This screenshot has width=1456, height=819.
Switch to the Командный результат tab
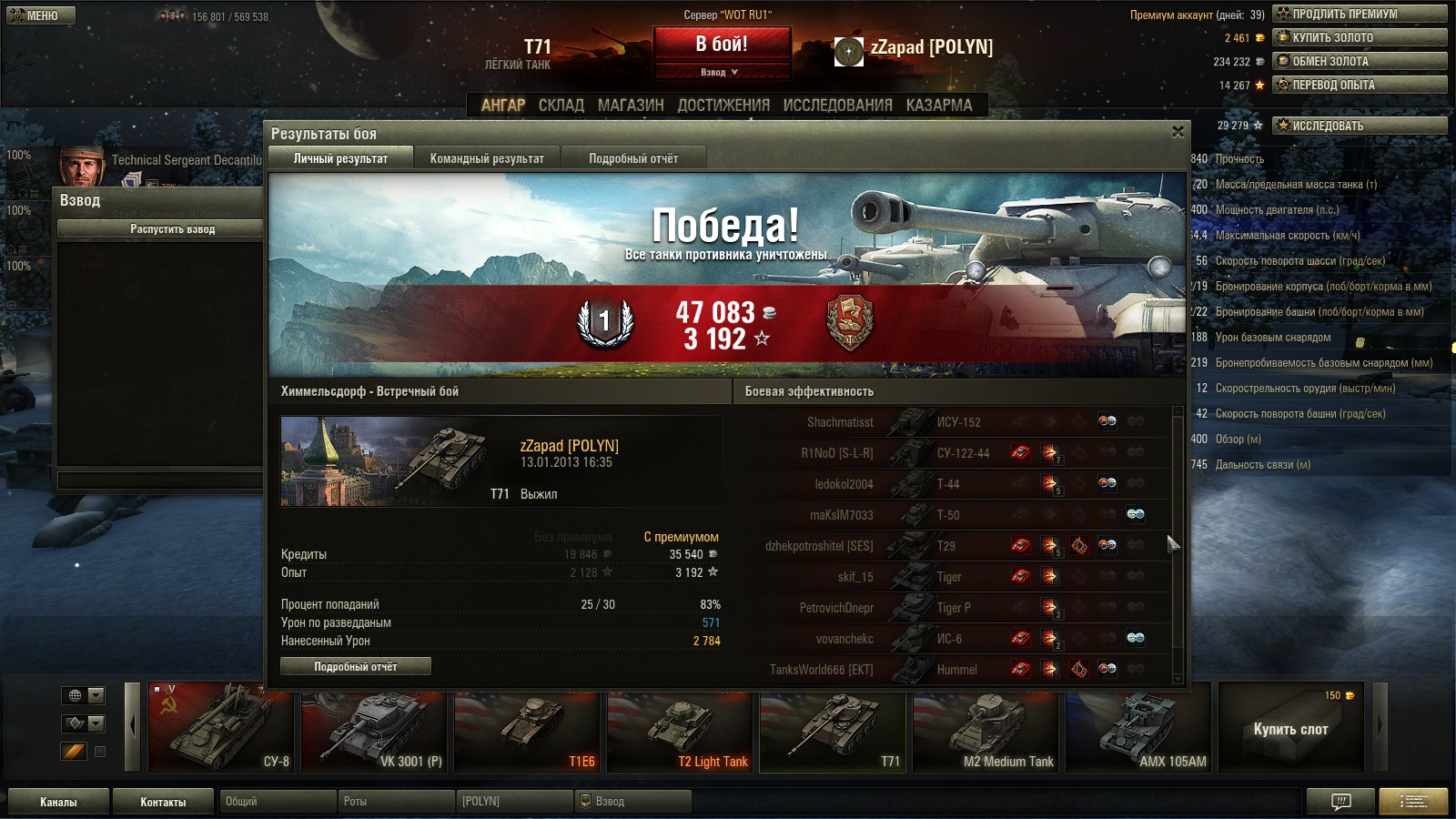tap(487, 158)
